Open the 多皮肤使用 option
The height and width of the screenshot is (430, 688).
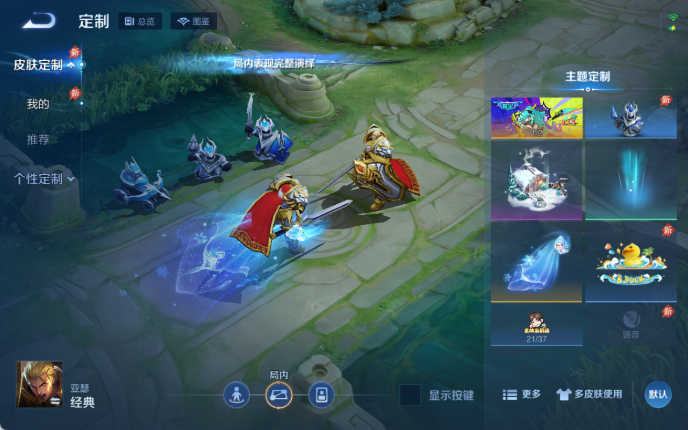pos(589,395)
